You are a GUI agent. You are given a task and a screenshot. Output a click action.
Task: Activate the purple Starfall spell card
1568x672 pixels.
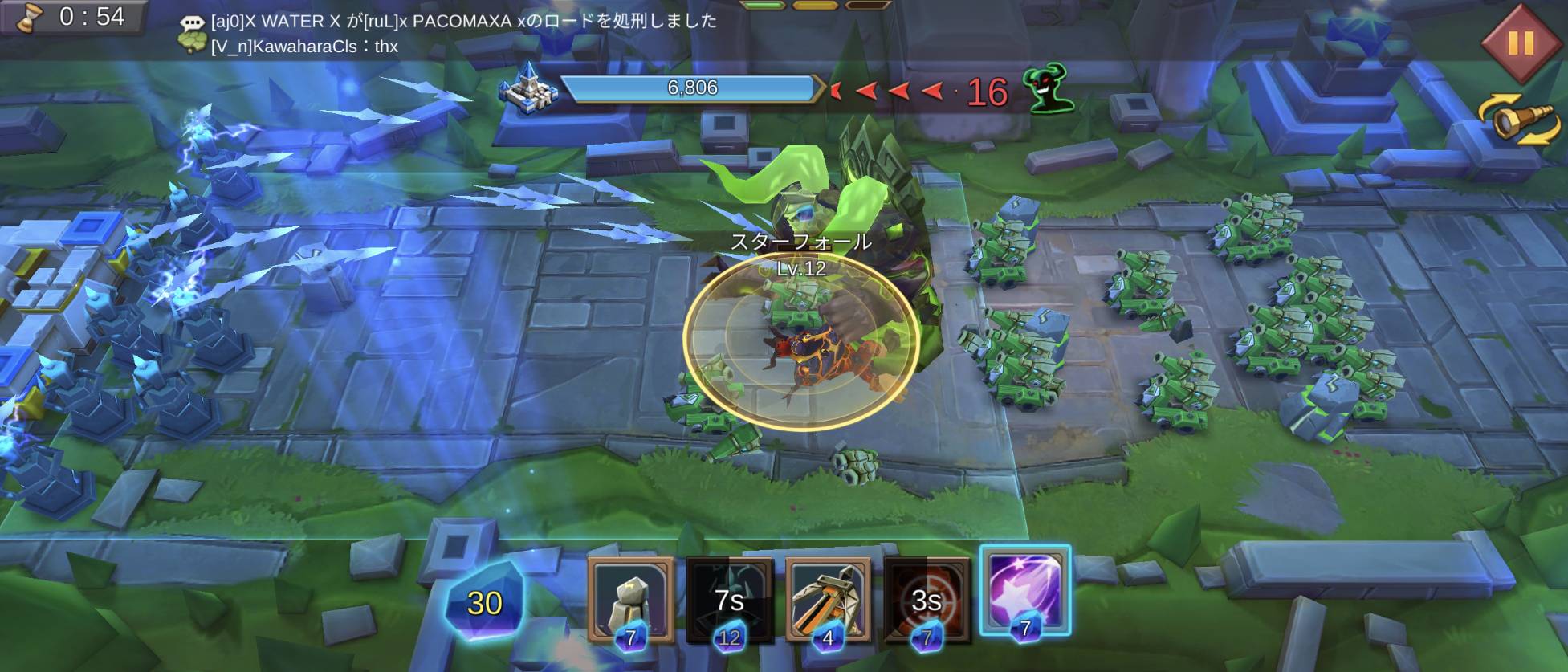(1024, 593)
